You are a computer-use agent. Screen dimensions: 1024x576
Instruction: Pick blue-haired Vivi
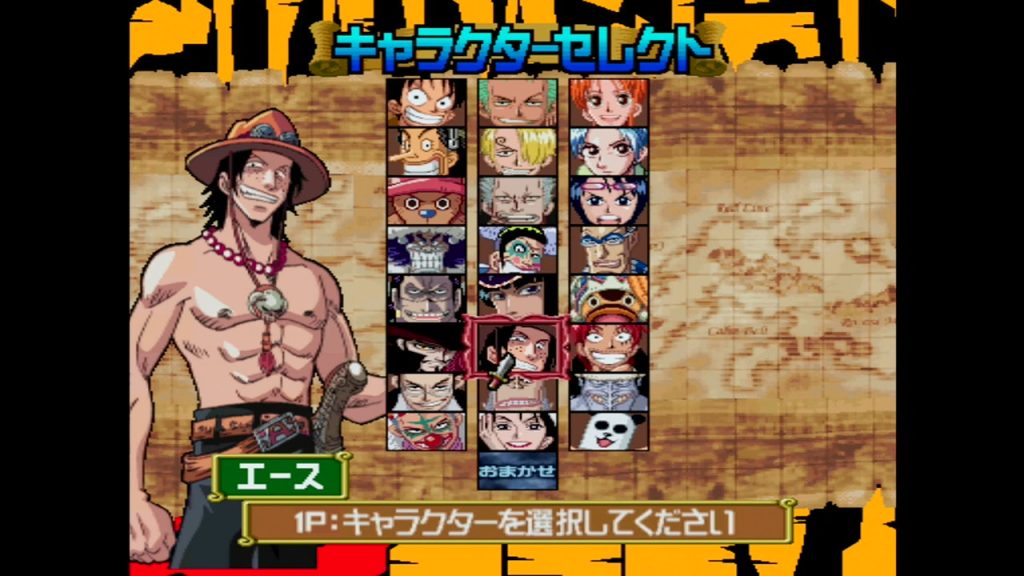[609, 151]
